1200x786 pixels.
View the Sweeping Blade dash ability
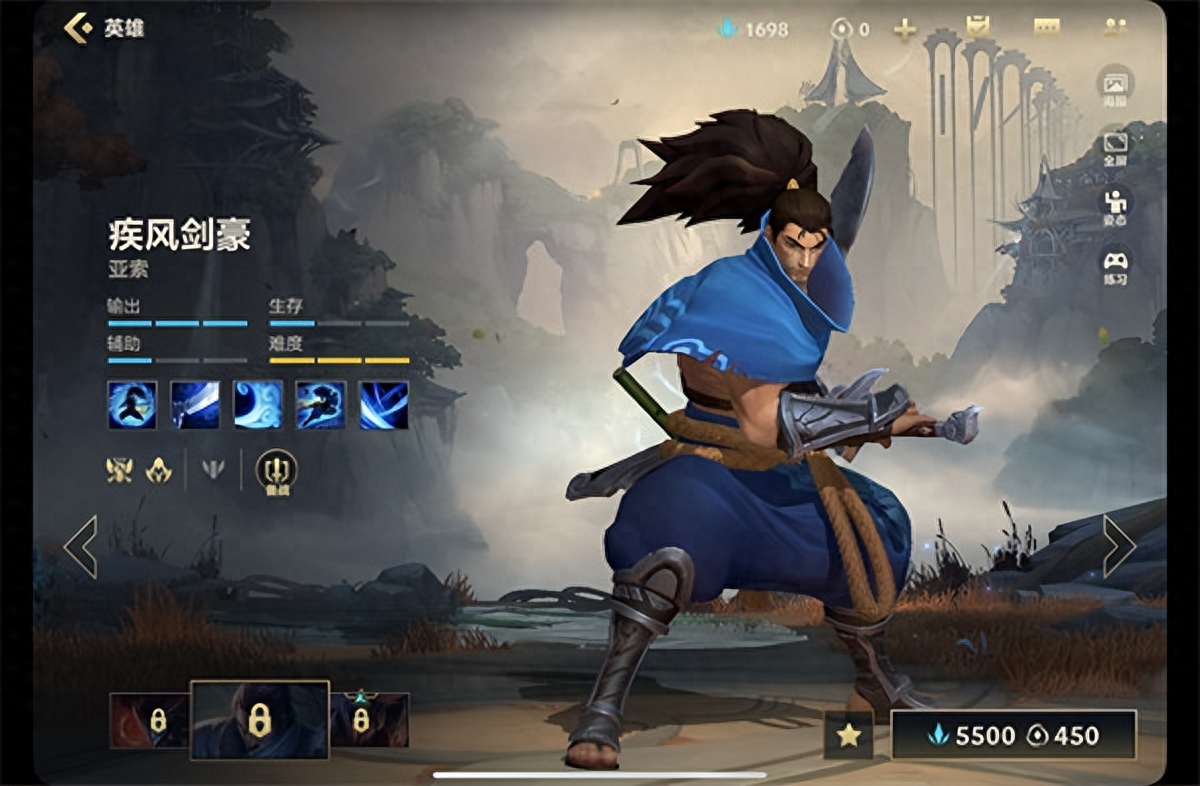[x=321, y=405]
